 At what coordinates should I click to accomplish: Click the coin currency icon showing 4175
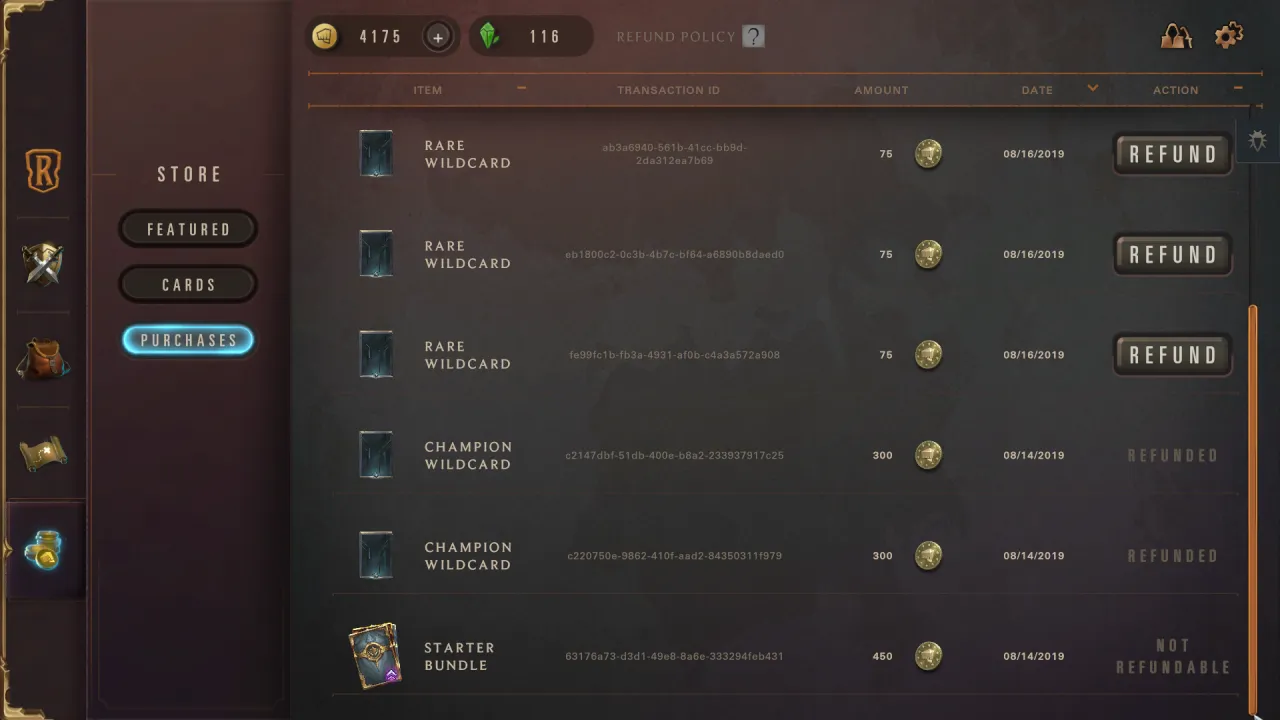325,36
